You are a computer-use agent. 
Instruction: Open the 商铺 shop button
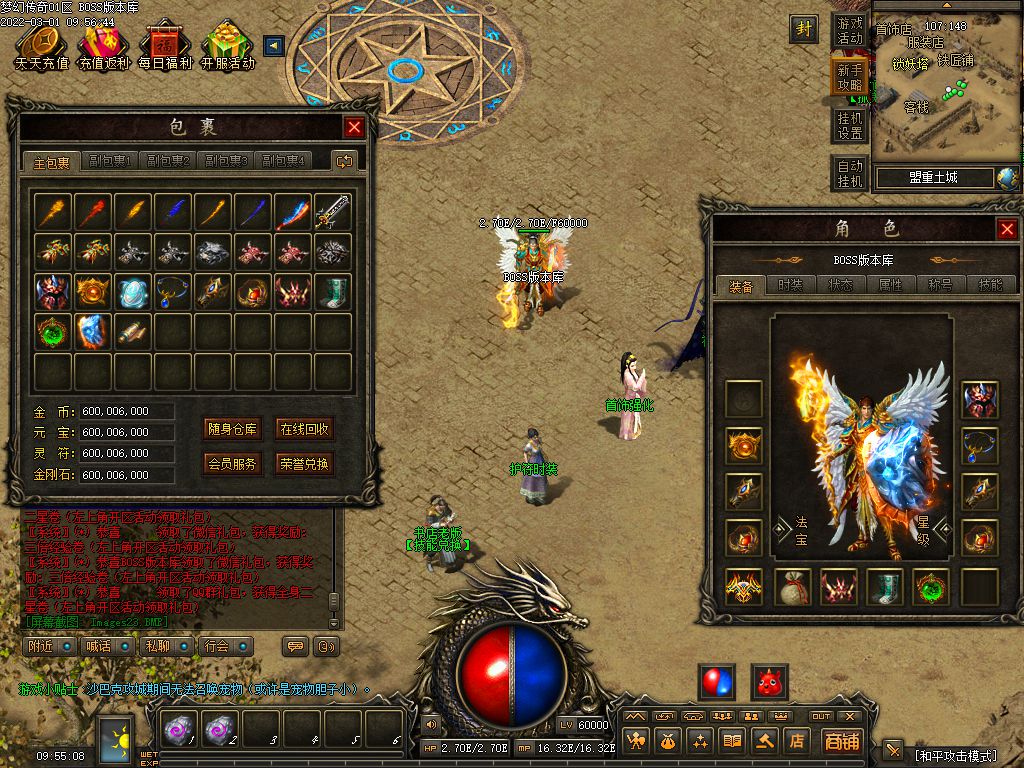tap(841, 741)
